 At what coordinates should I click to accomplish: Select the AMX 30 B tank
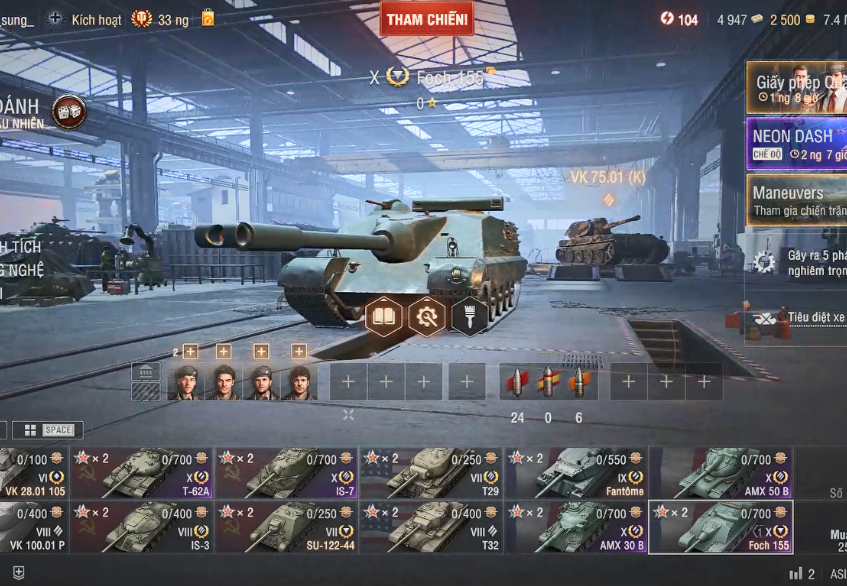pyautogui.click(x=576, y=527)
